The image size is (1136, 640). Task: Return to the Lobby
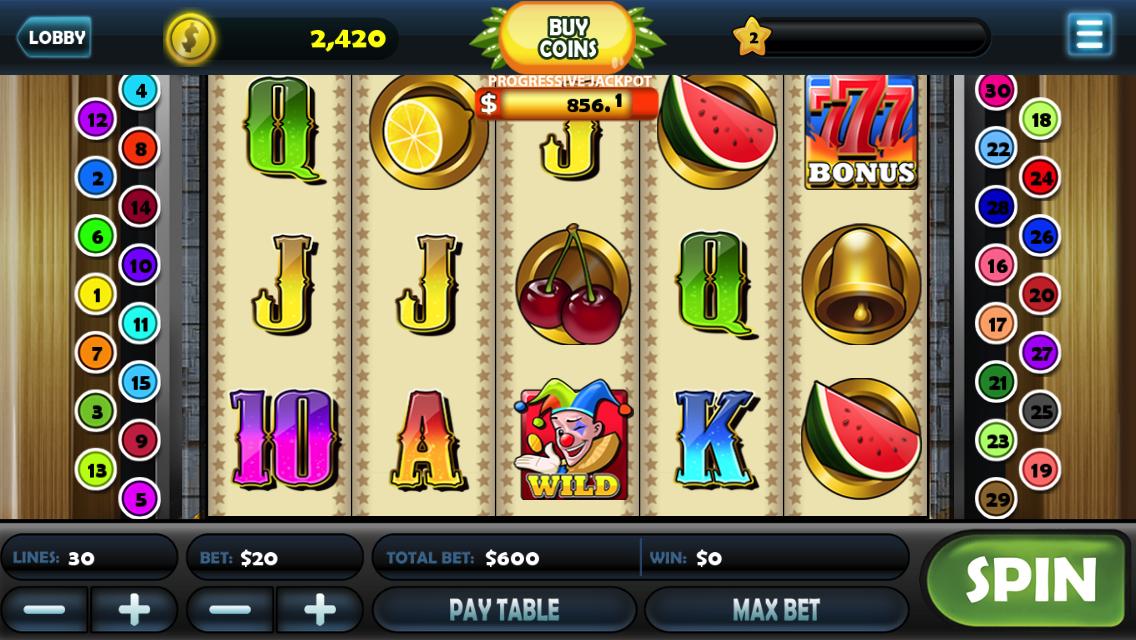click(x=54, y=38)
